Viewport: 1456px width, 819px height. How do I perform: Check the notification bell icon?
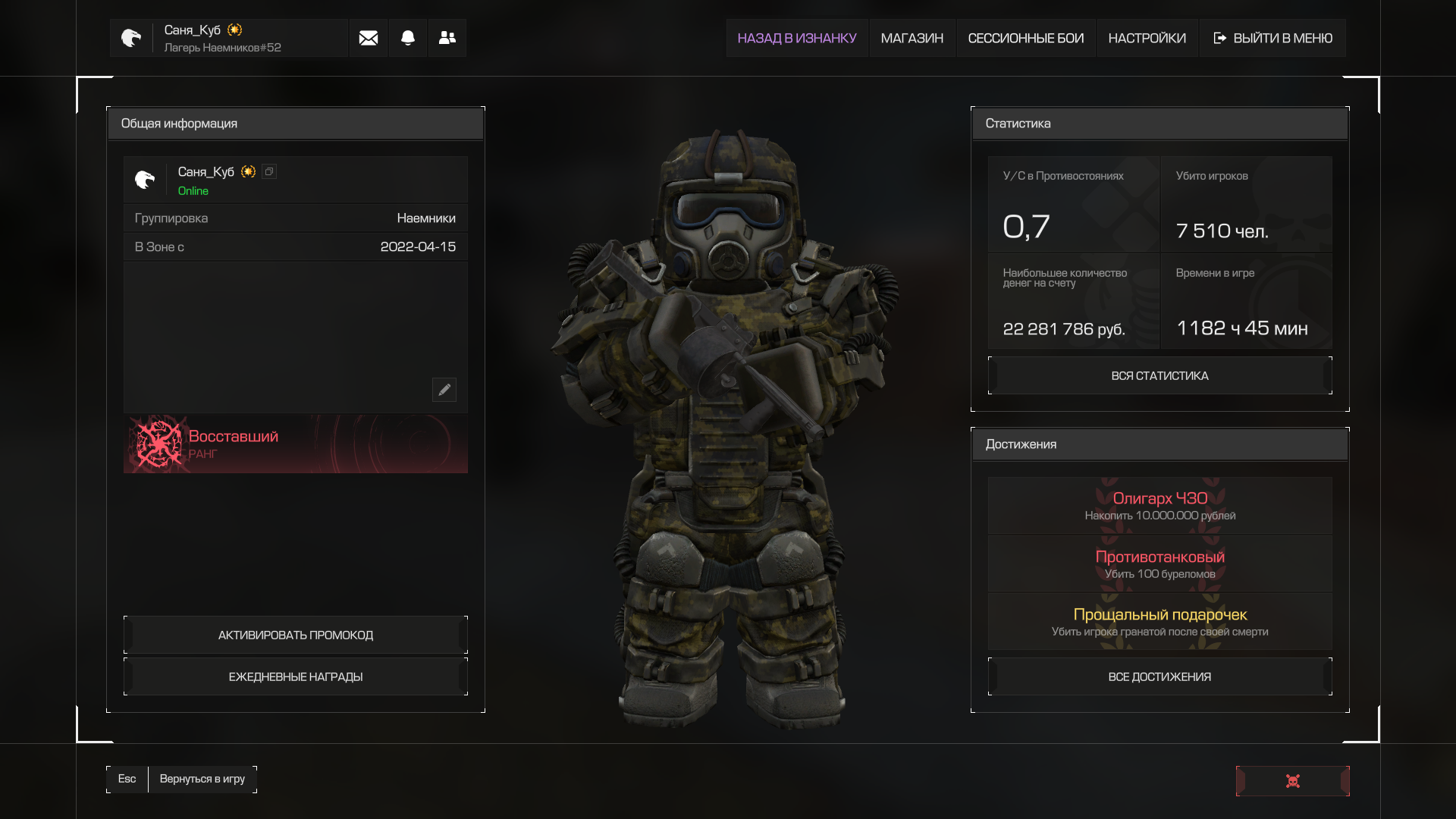(408, 38)
